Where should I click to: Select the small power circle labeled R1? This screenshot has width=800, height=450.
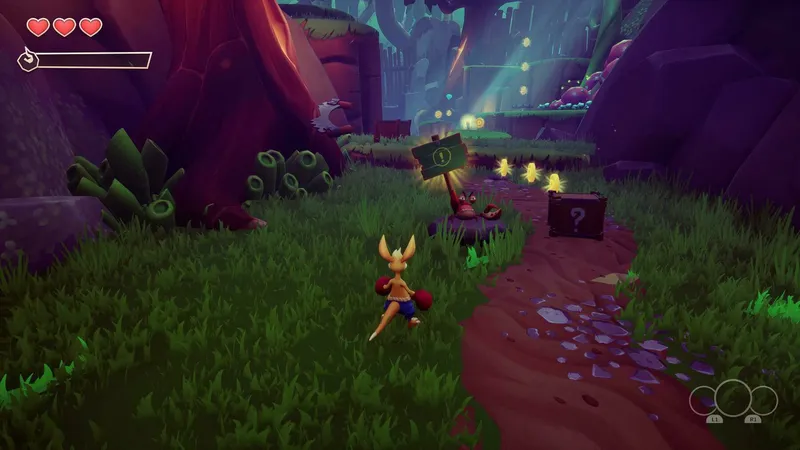coord(763,401)
